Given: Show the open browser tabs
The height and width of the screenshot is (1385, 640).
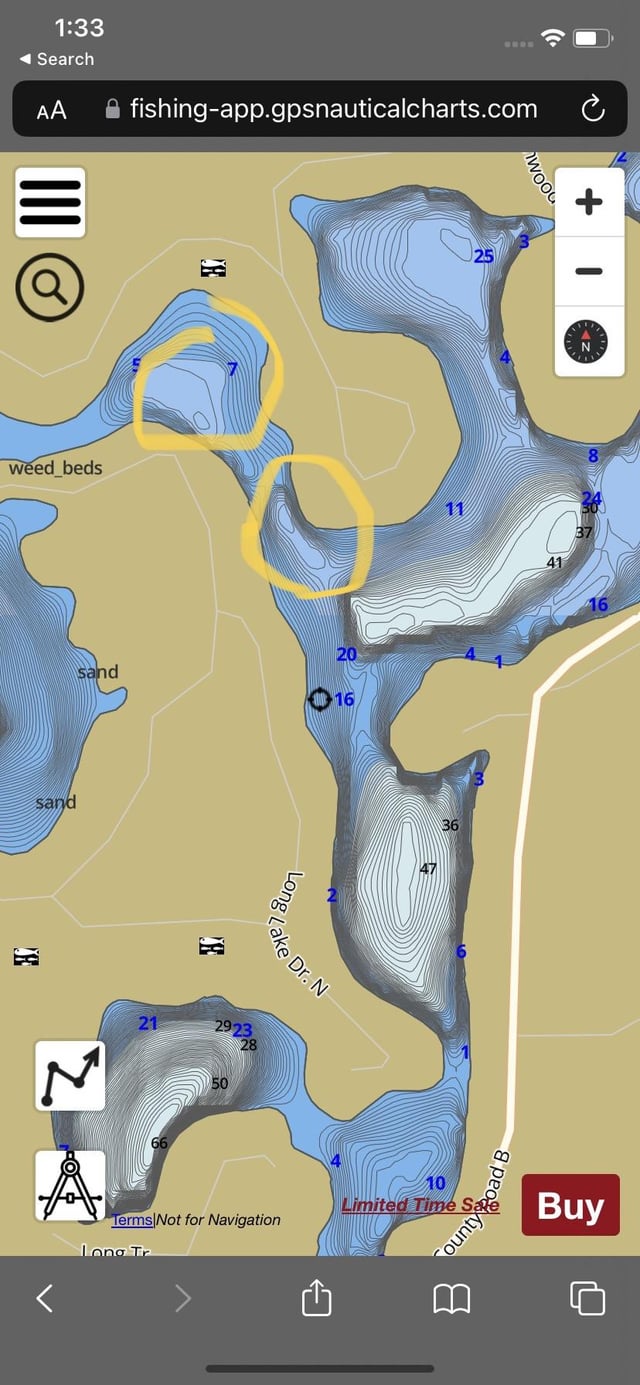Looking at the screenshot, I should (587, 1298).
